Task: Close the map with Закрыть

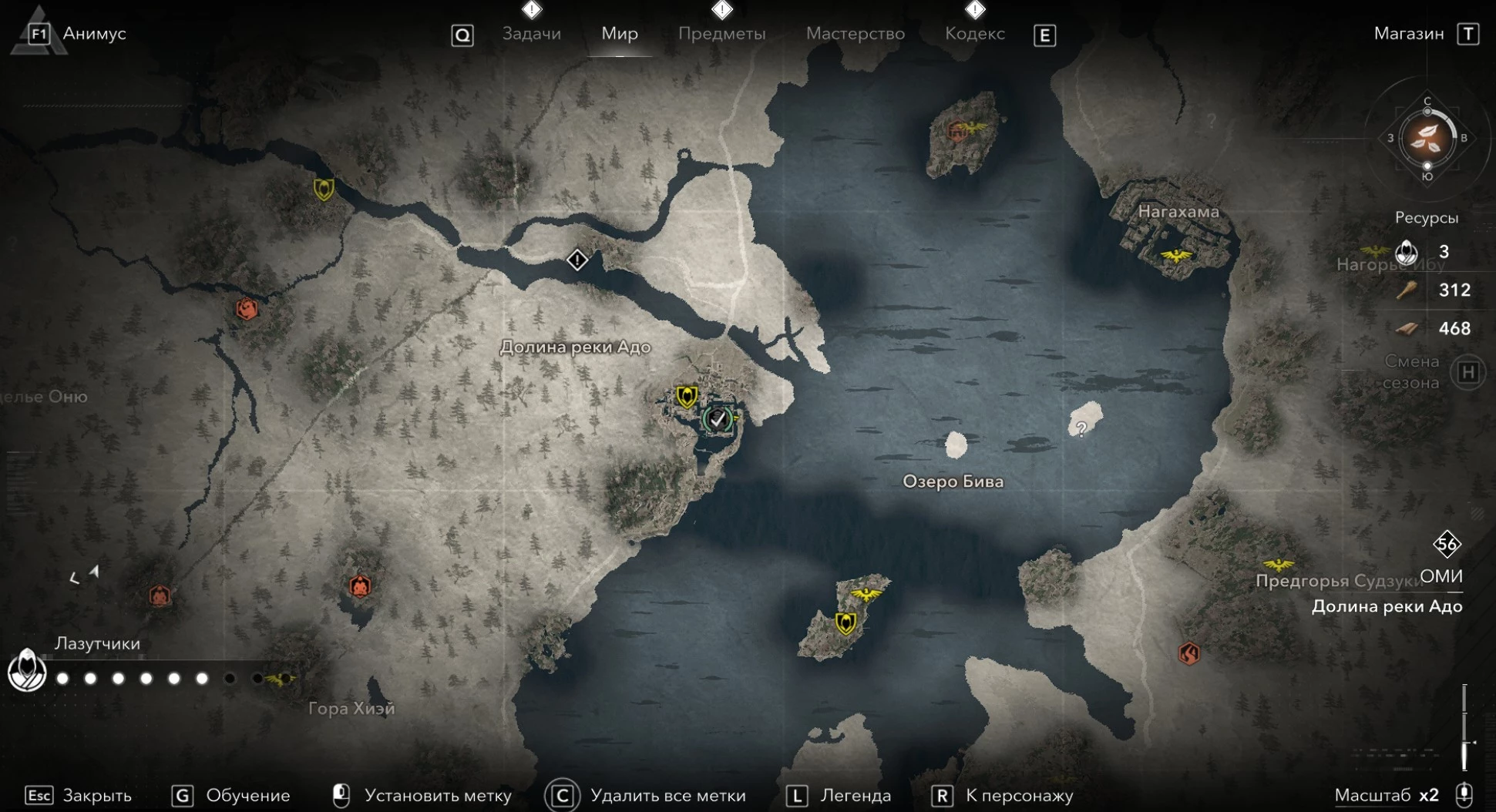Action: point(96,795)
